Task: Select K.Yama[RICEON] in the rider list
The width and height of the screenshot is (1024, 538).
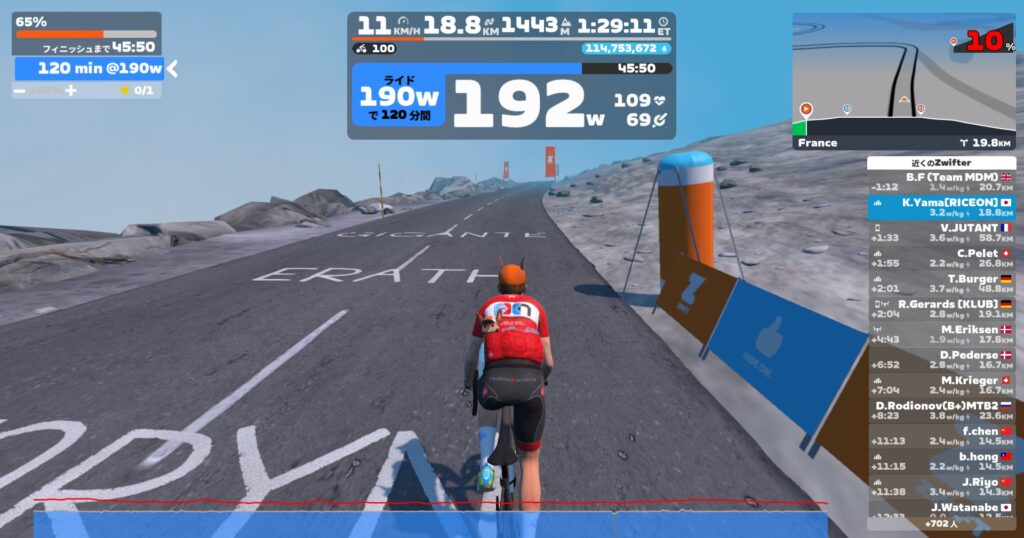Action: (941, 207)
